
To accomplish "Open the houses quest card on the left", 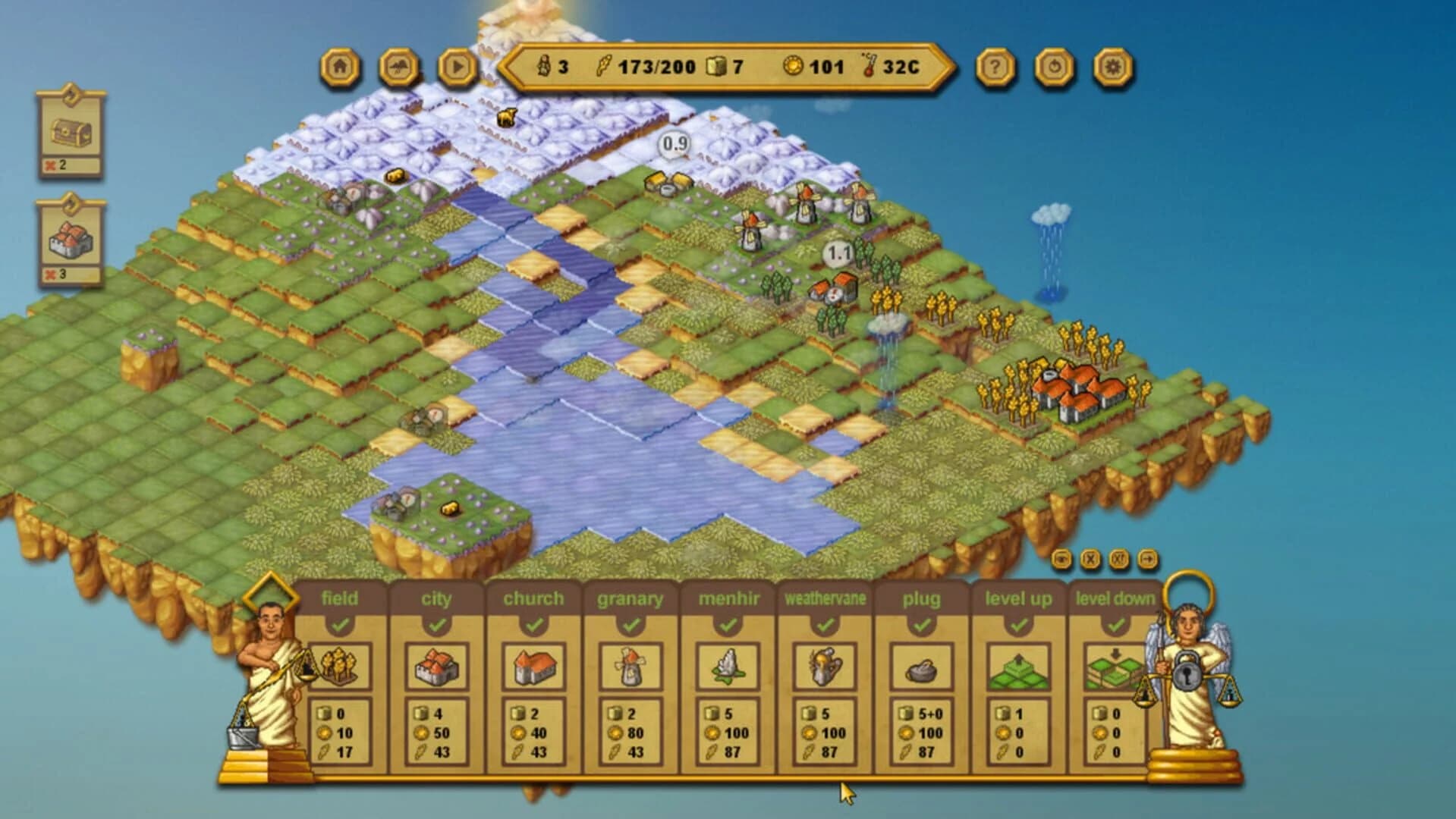I will coord(69,239).
